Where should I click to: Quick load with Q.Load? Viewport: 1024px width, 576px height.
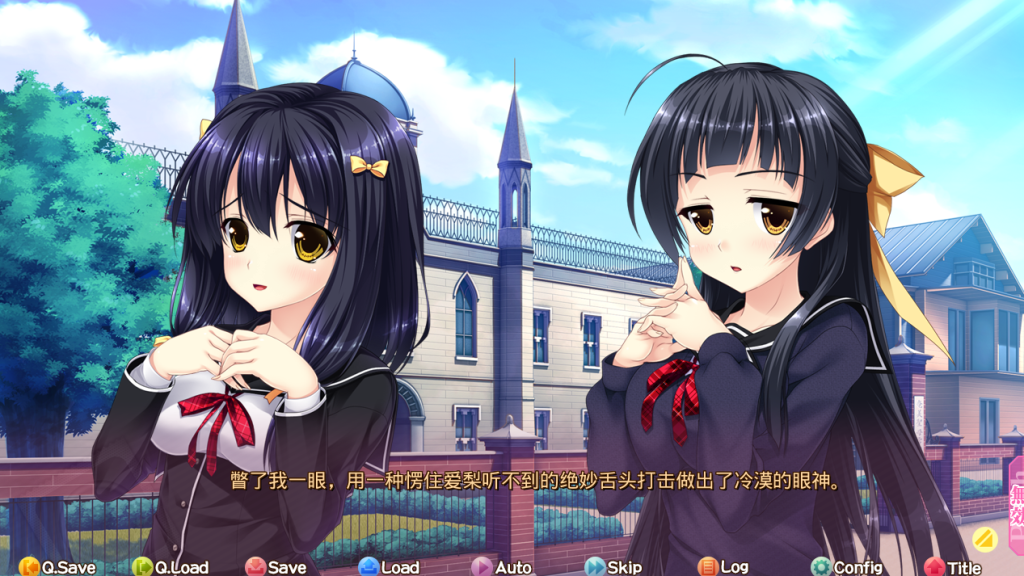[170, 567]
